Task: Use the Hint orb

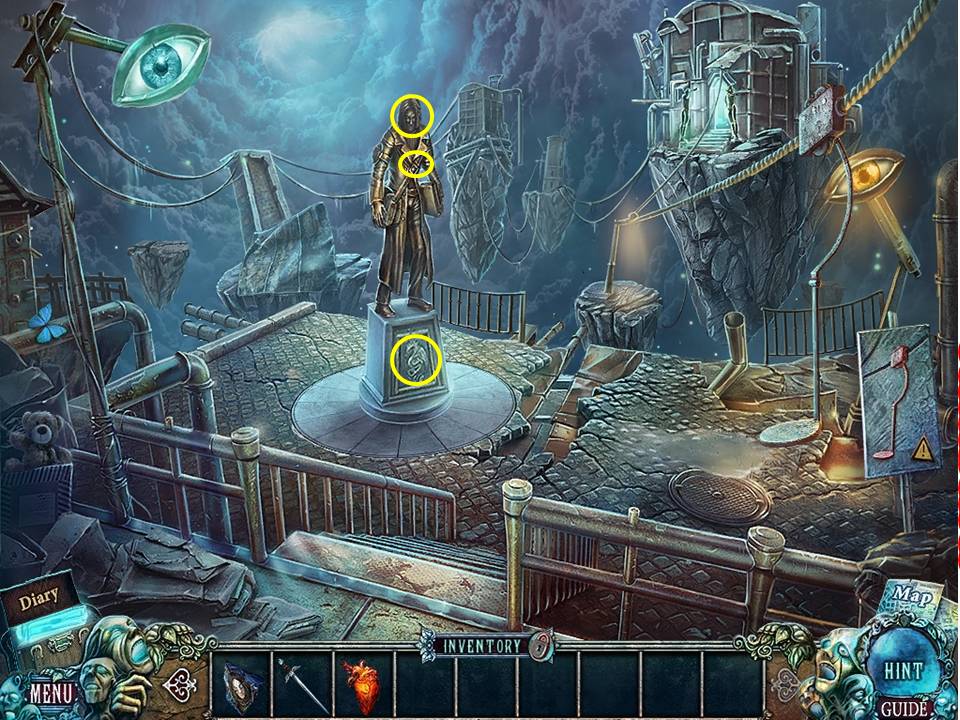Action: (902, 667)
